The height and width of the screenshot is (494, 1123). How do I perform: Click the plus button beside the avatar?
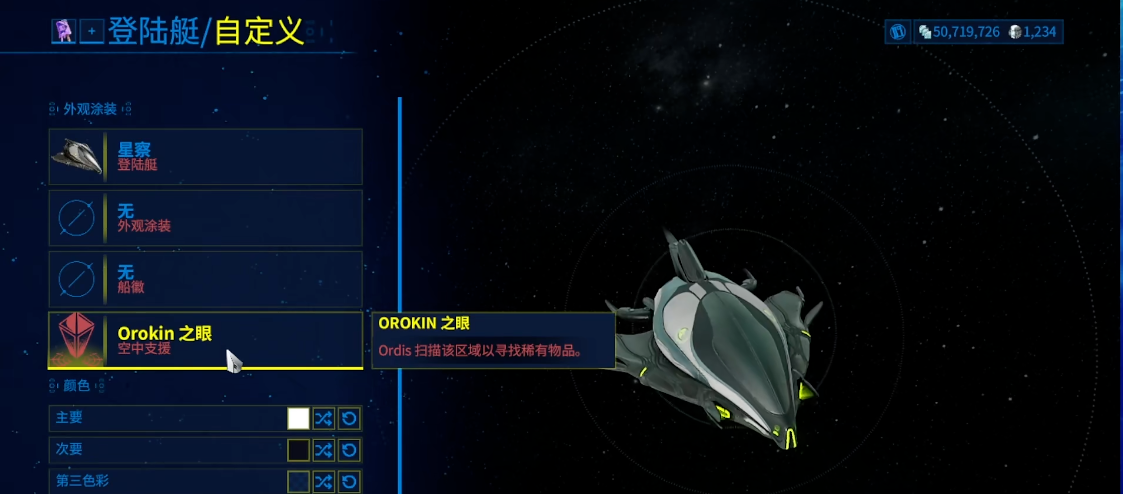pyautogui.click(x=91, y=32)
